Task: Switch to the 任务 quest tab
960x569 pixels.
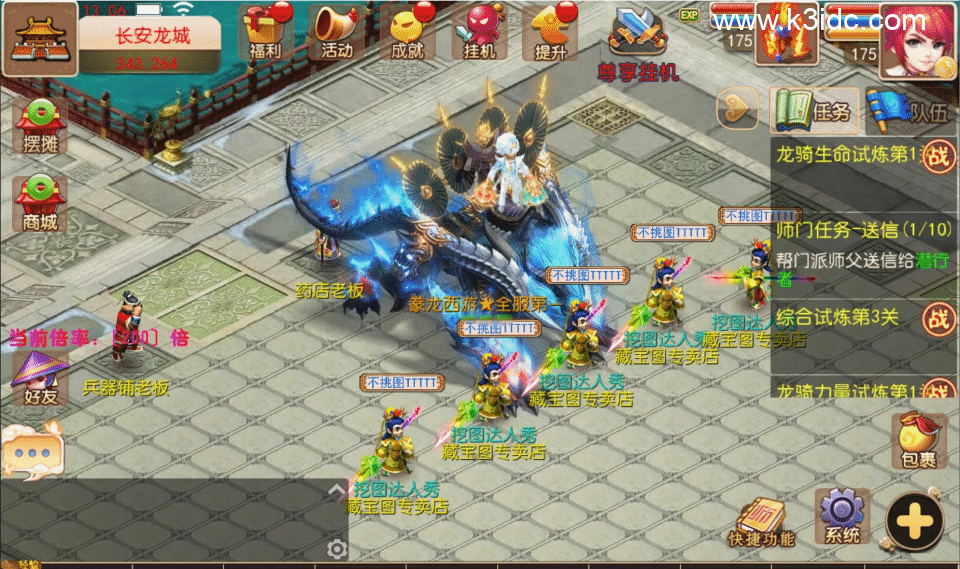Action: (811, 111)
